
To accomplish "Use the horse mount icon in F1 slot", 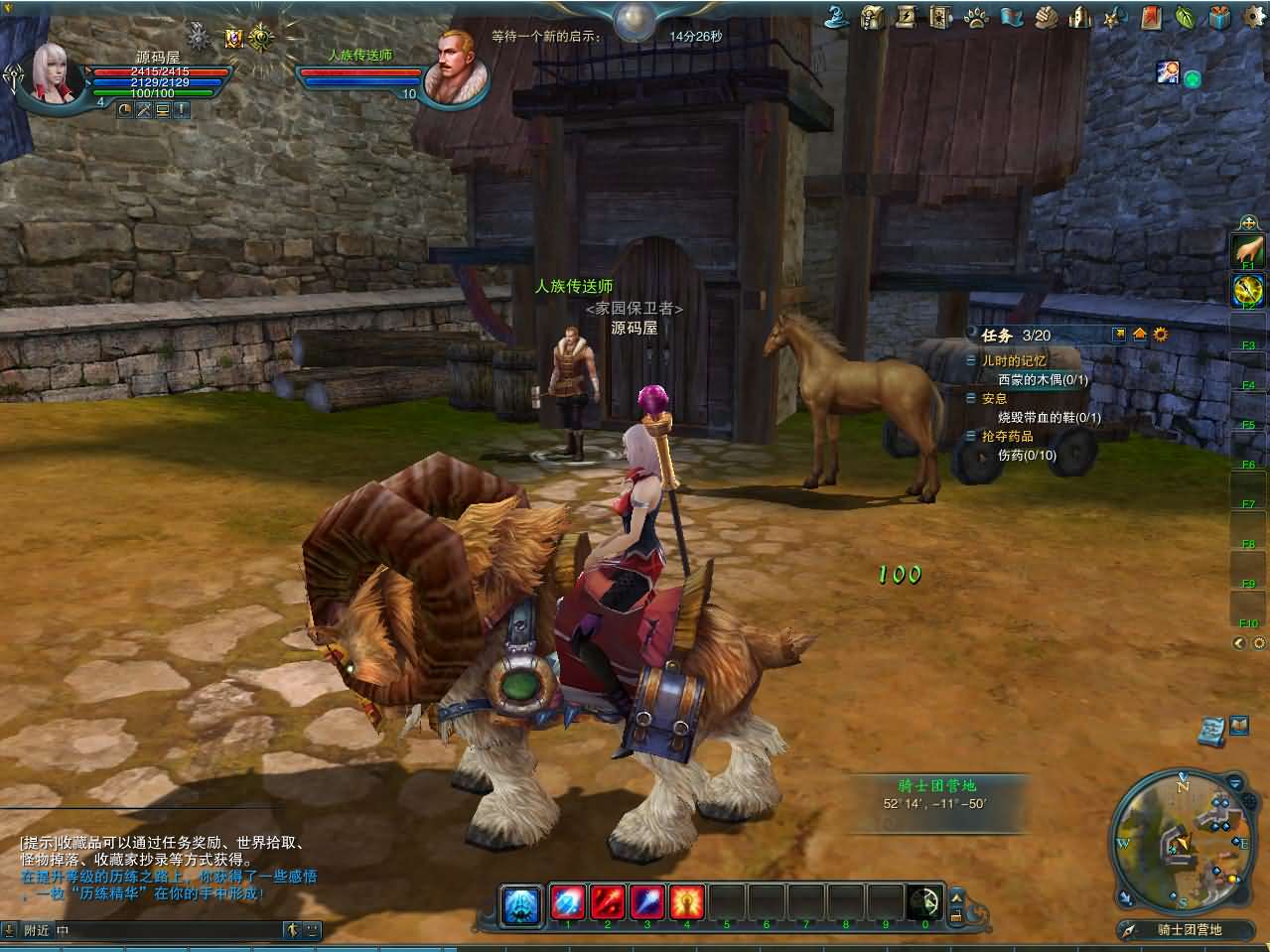I will pyautogui.click(x=1247, y=249).
